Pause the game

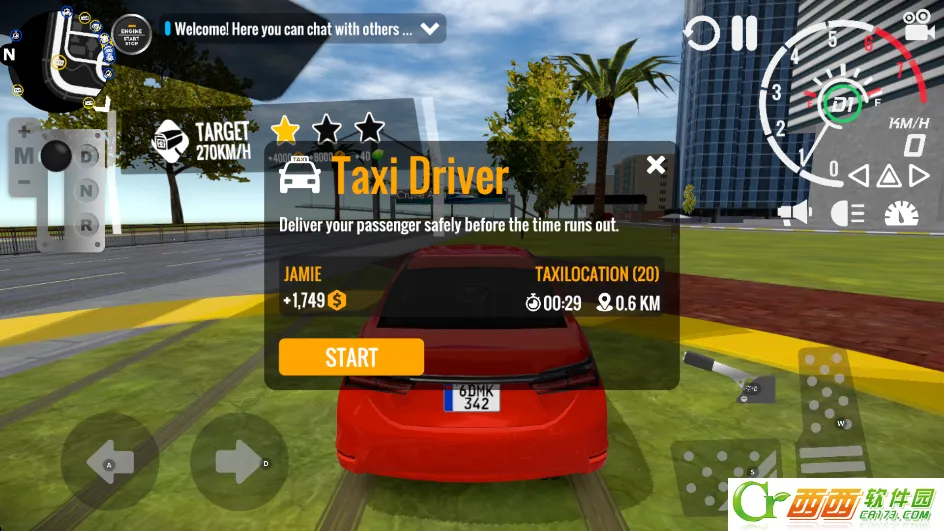pyautogui.click(x=744, y=33)
